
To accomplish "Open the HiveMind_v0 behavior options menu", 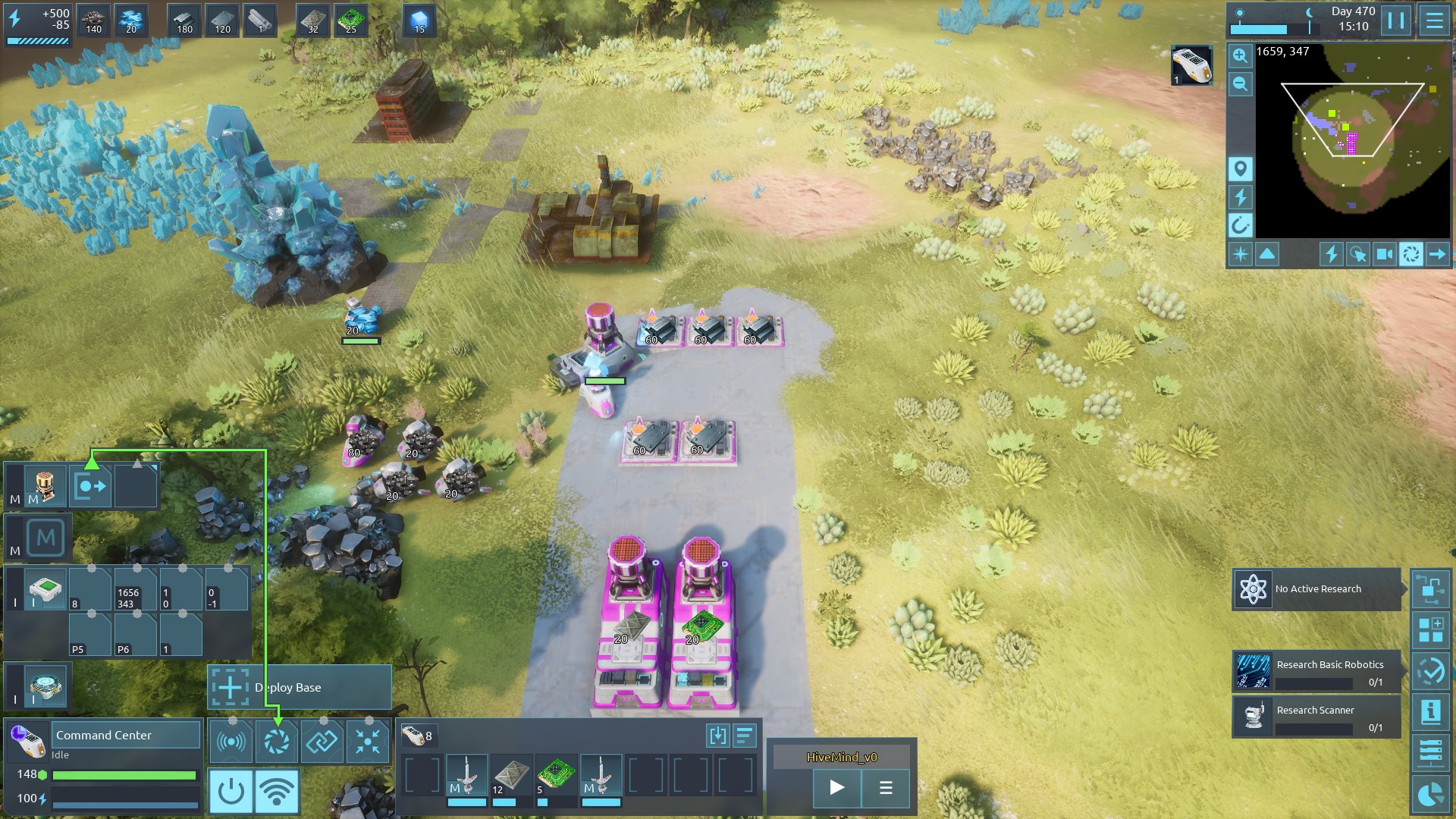I will 885,787.
